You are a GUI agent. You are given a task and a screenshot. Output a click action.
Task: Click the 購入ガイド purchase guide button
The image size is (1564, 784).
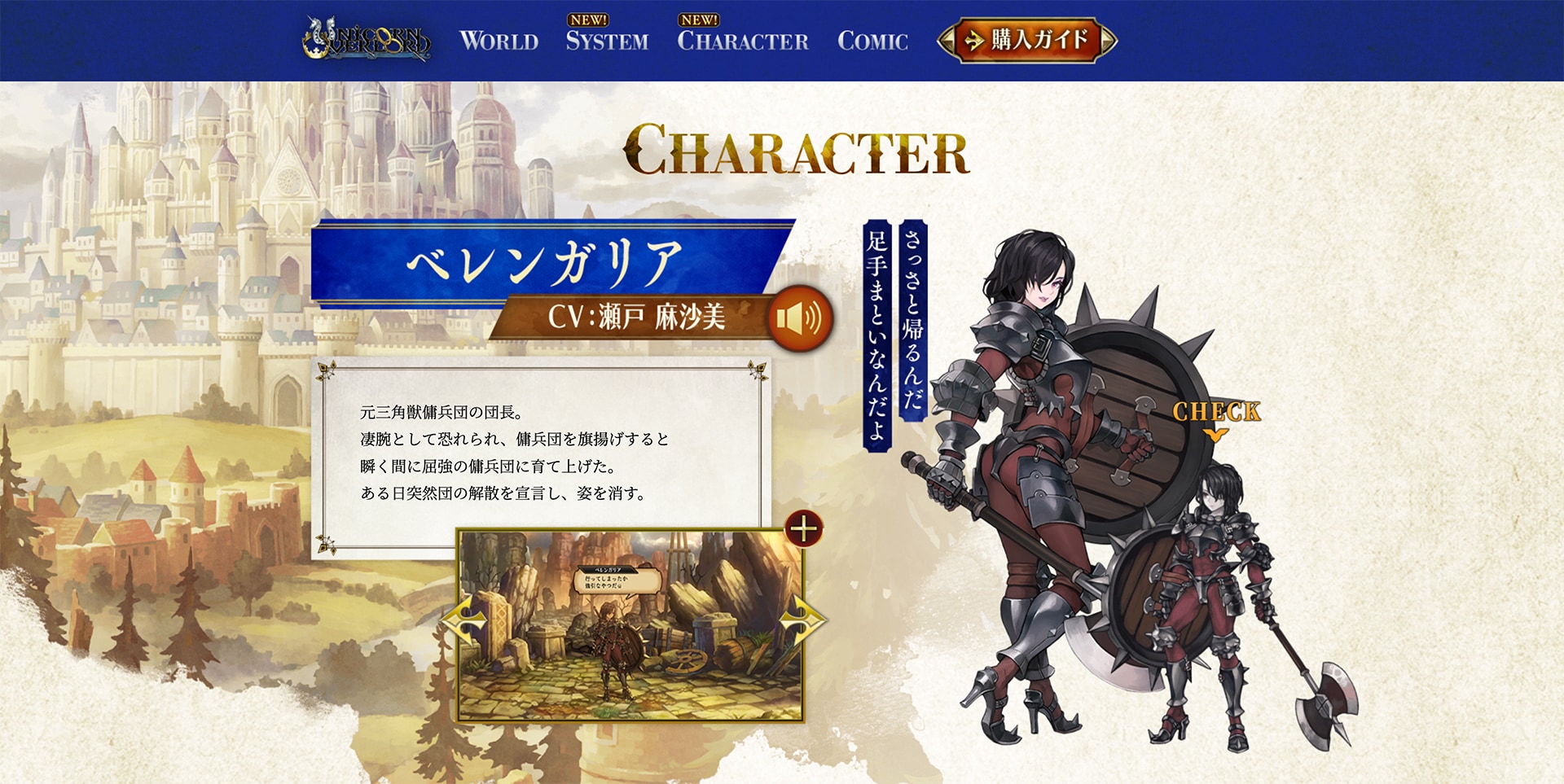1027,40
